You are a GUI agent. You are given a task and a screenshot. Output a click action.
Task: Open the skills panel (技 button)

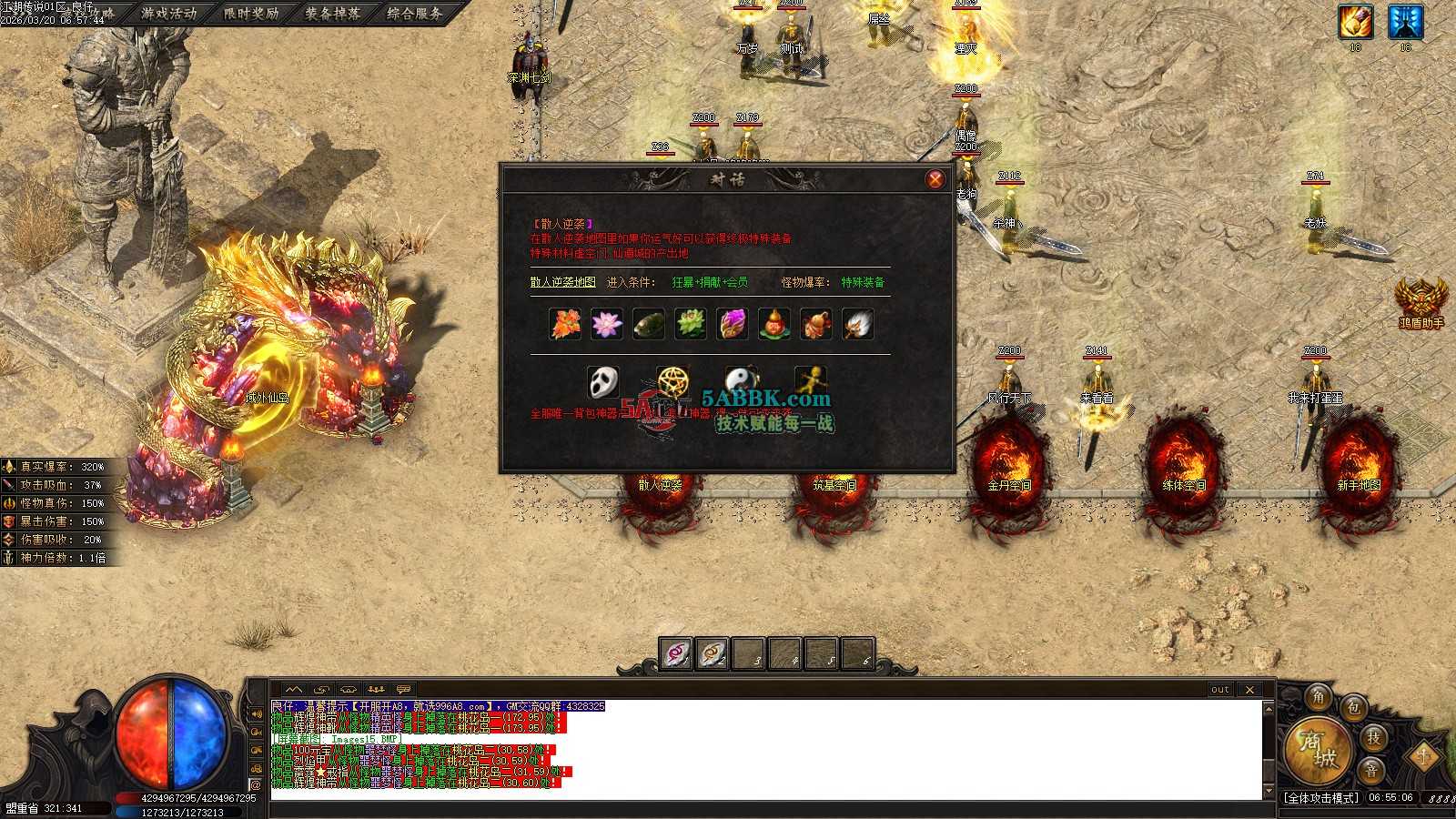pos(1373,738)
